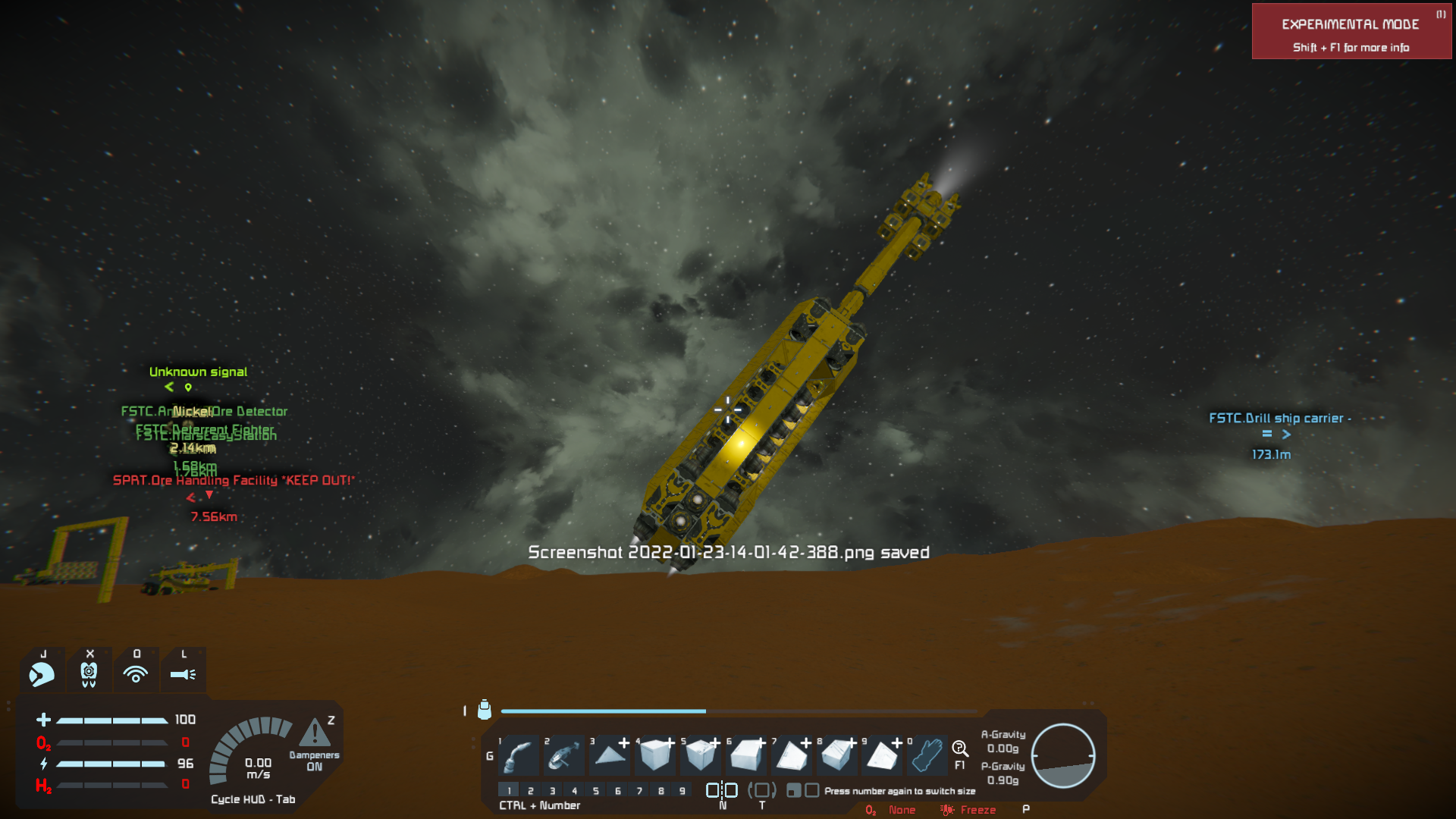
Task: Open help via the magnifier question icon
Action: point(960,749)
